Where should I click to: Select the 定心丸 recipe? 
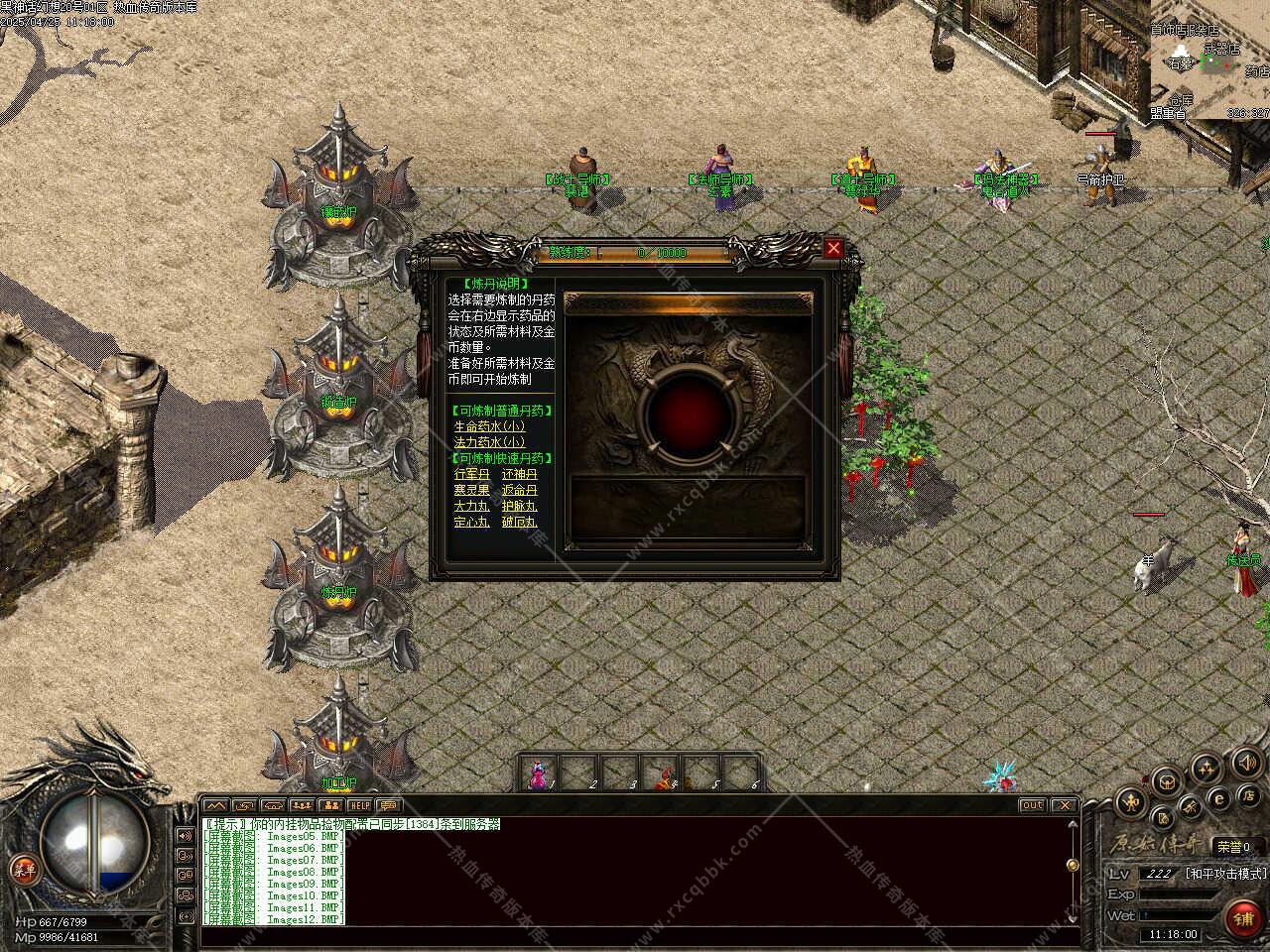click(471, 522)
